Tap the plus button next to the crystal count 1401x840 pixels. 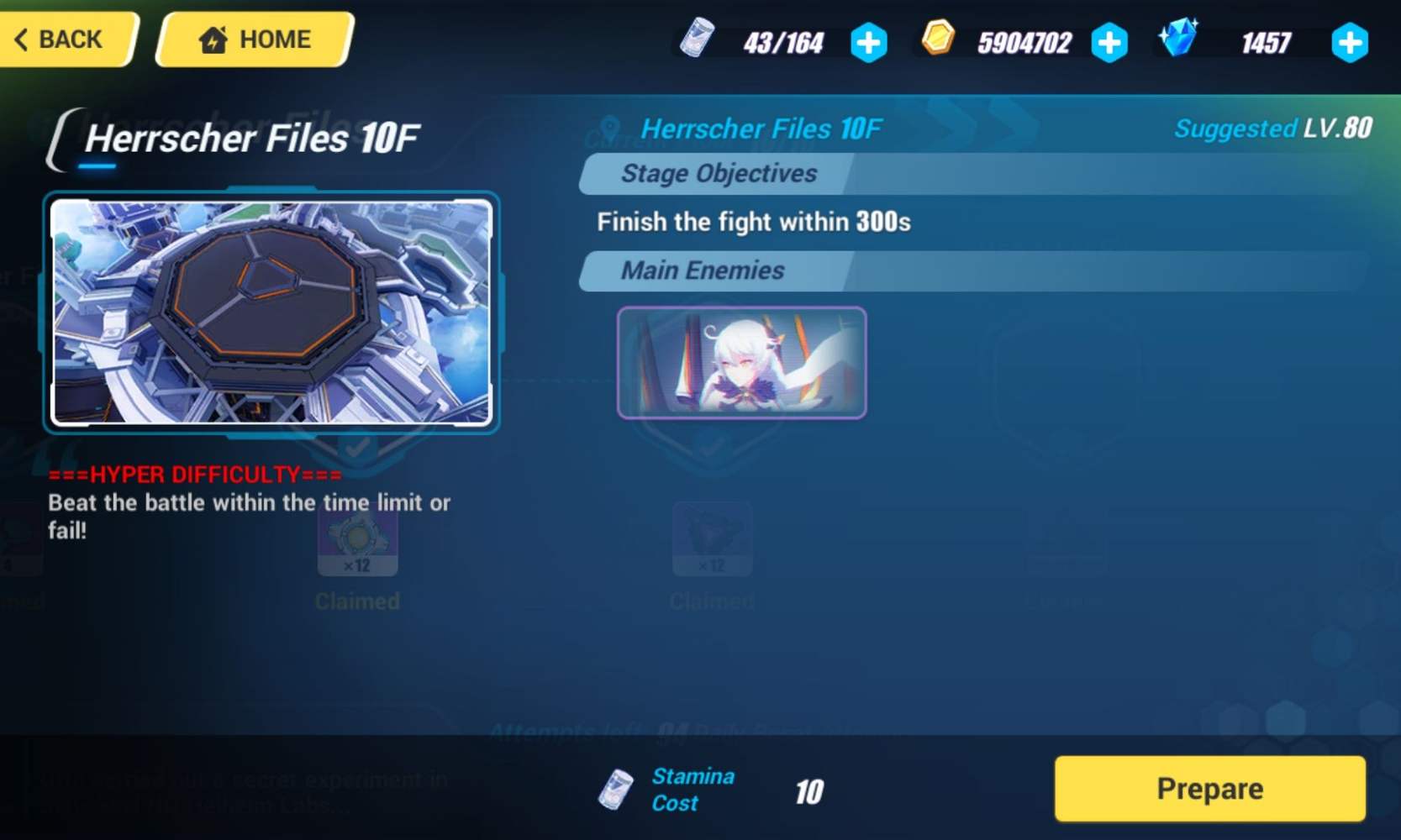pos(1350,42)
